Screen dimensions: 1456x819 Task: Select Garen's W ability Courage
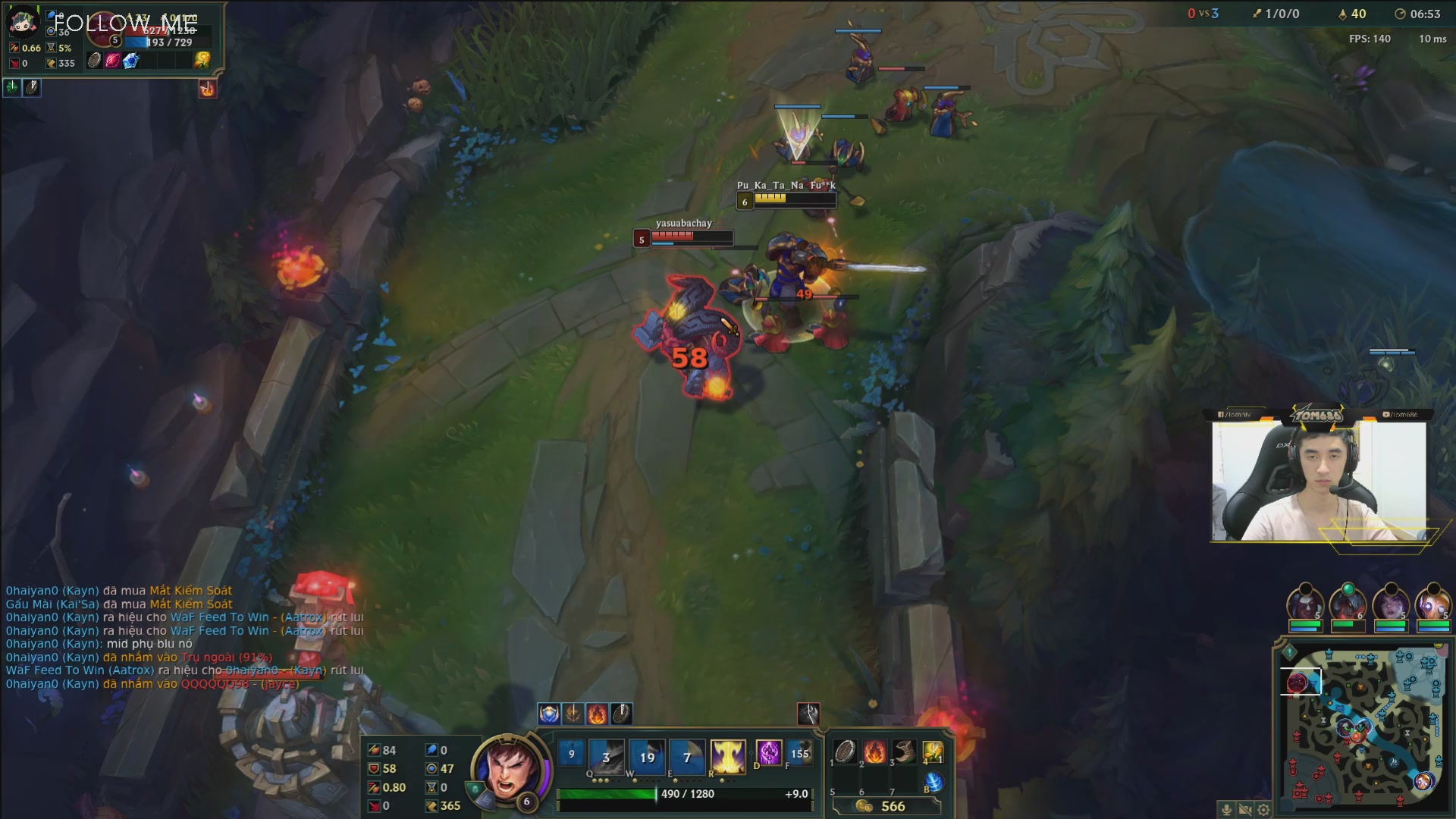click(648, 755)
